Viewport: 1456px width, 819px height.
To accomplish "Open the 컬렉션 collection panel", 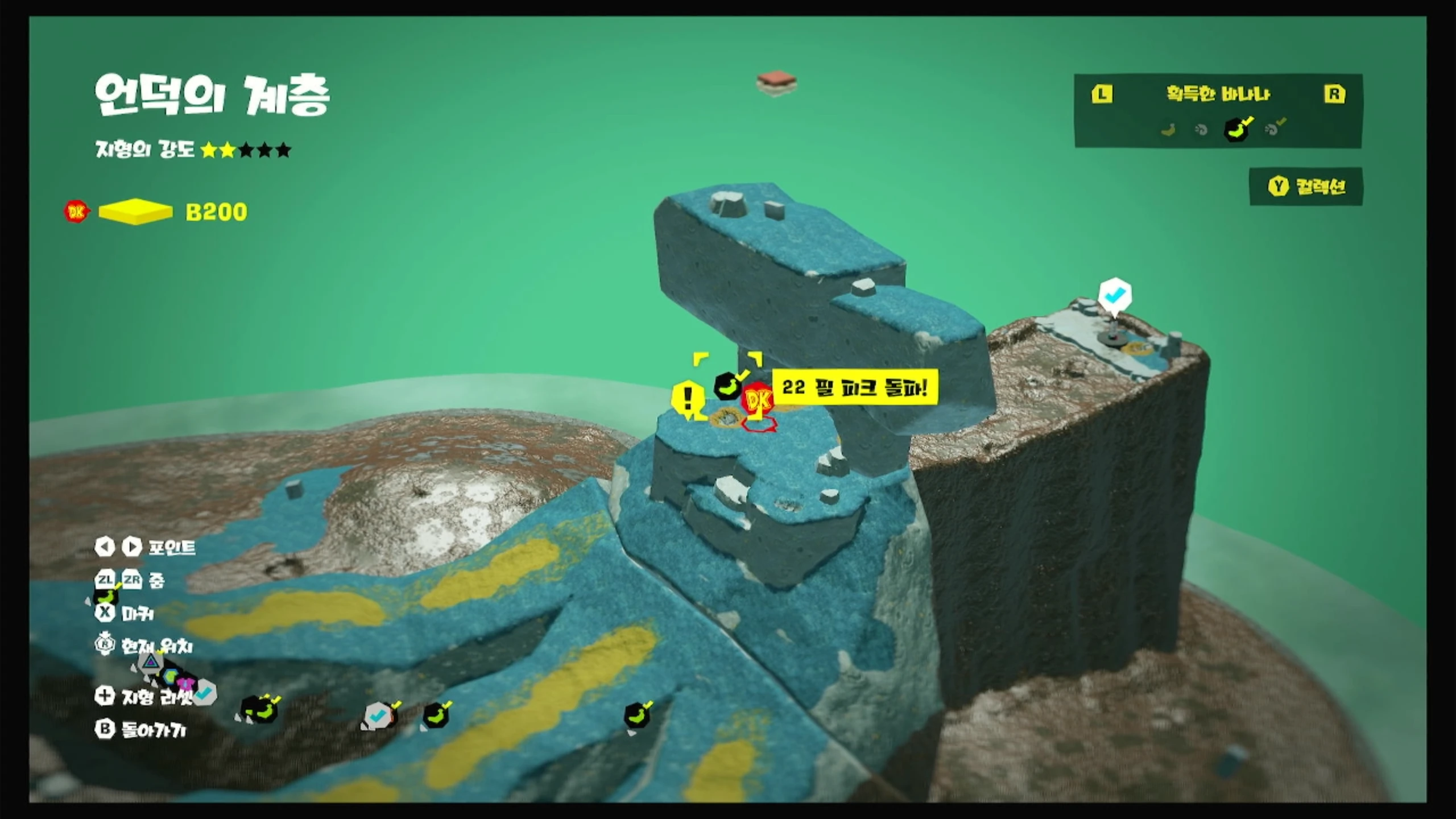I will click(1306, 187).
